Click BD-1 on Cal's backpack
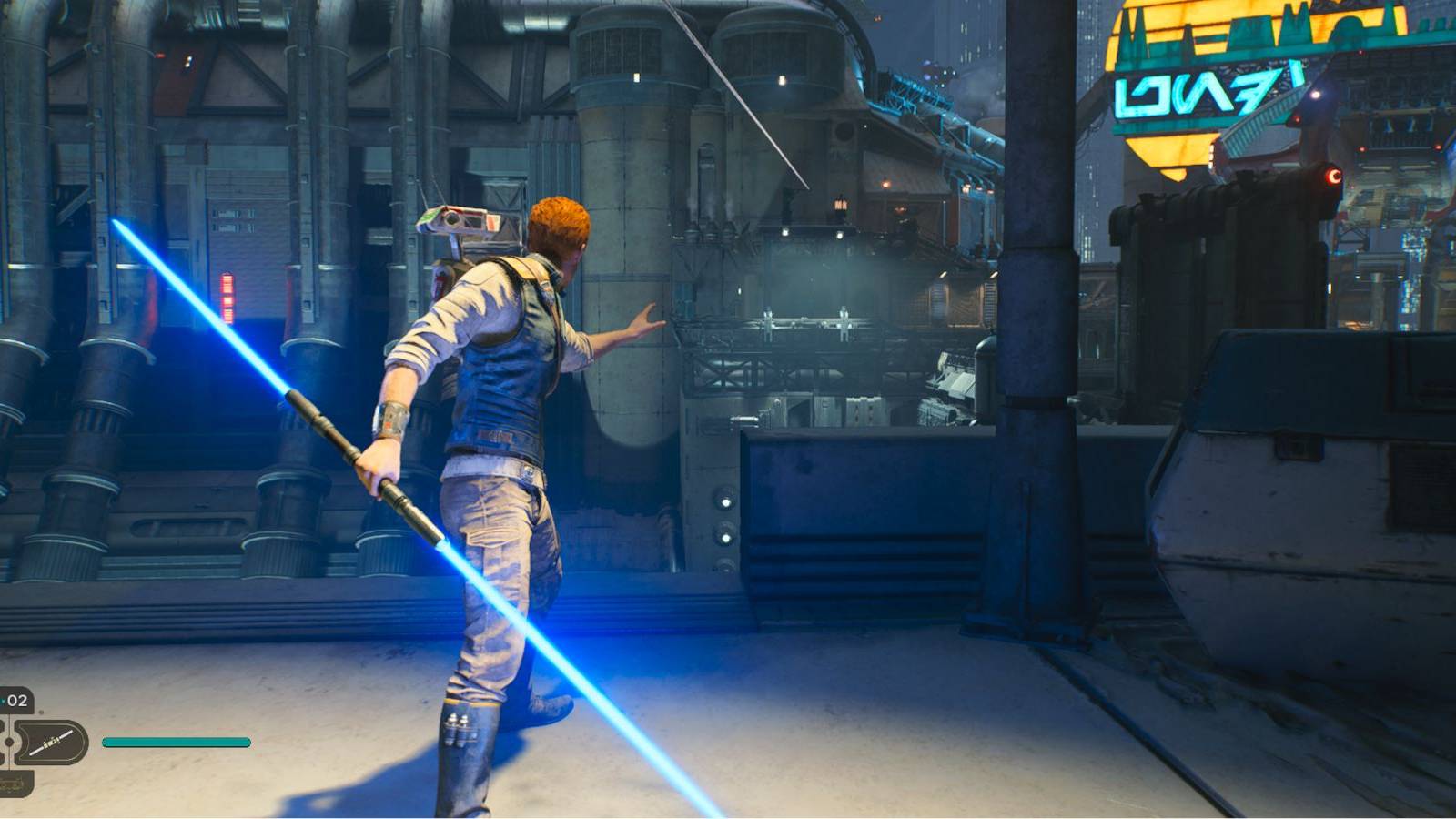1456x819 pixels. point(464,227)
